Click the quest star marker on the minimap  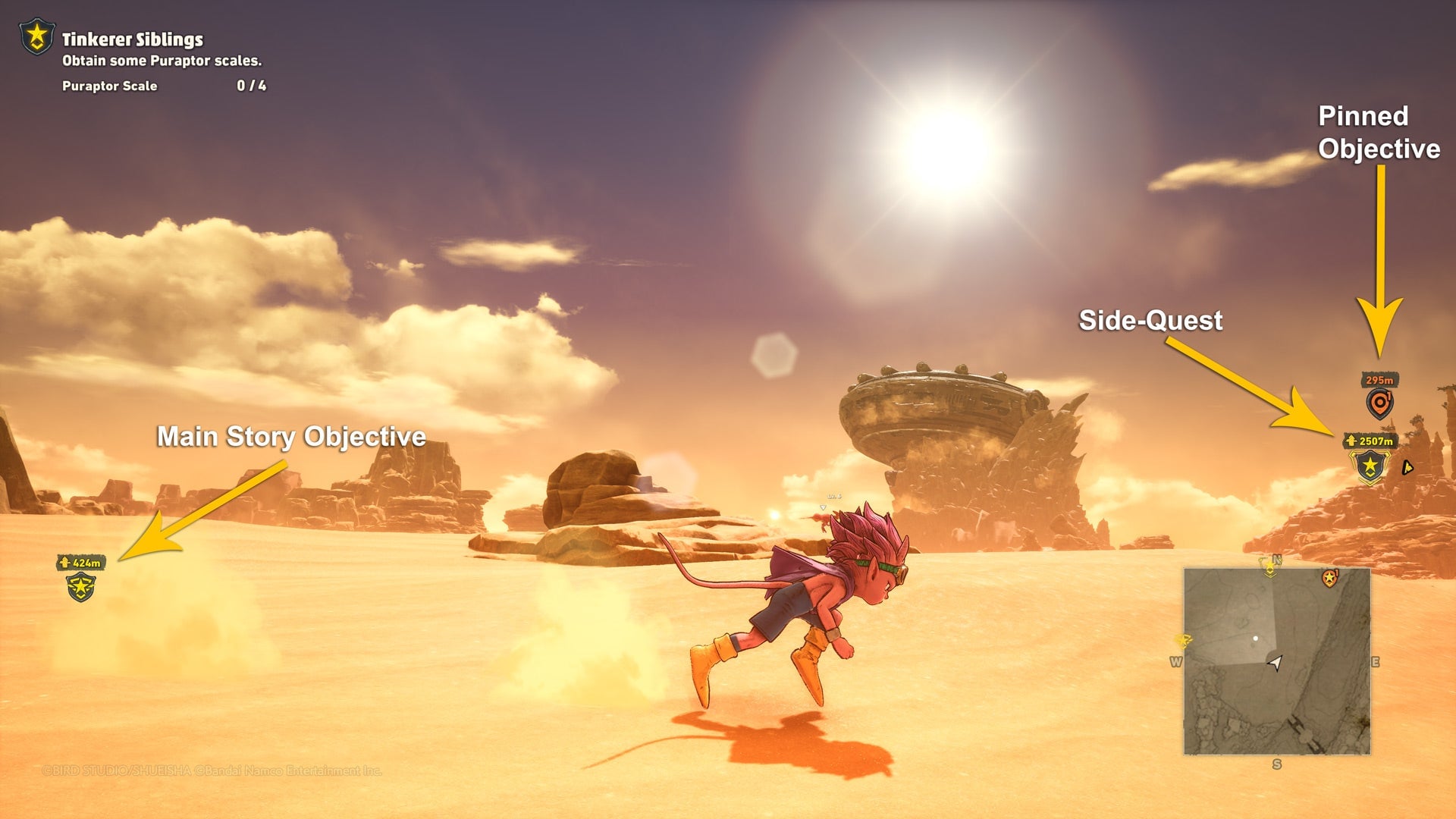(x=1269, y=569)
